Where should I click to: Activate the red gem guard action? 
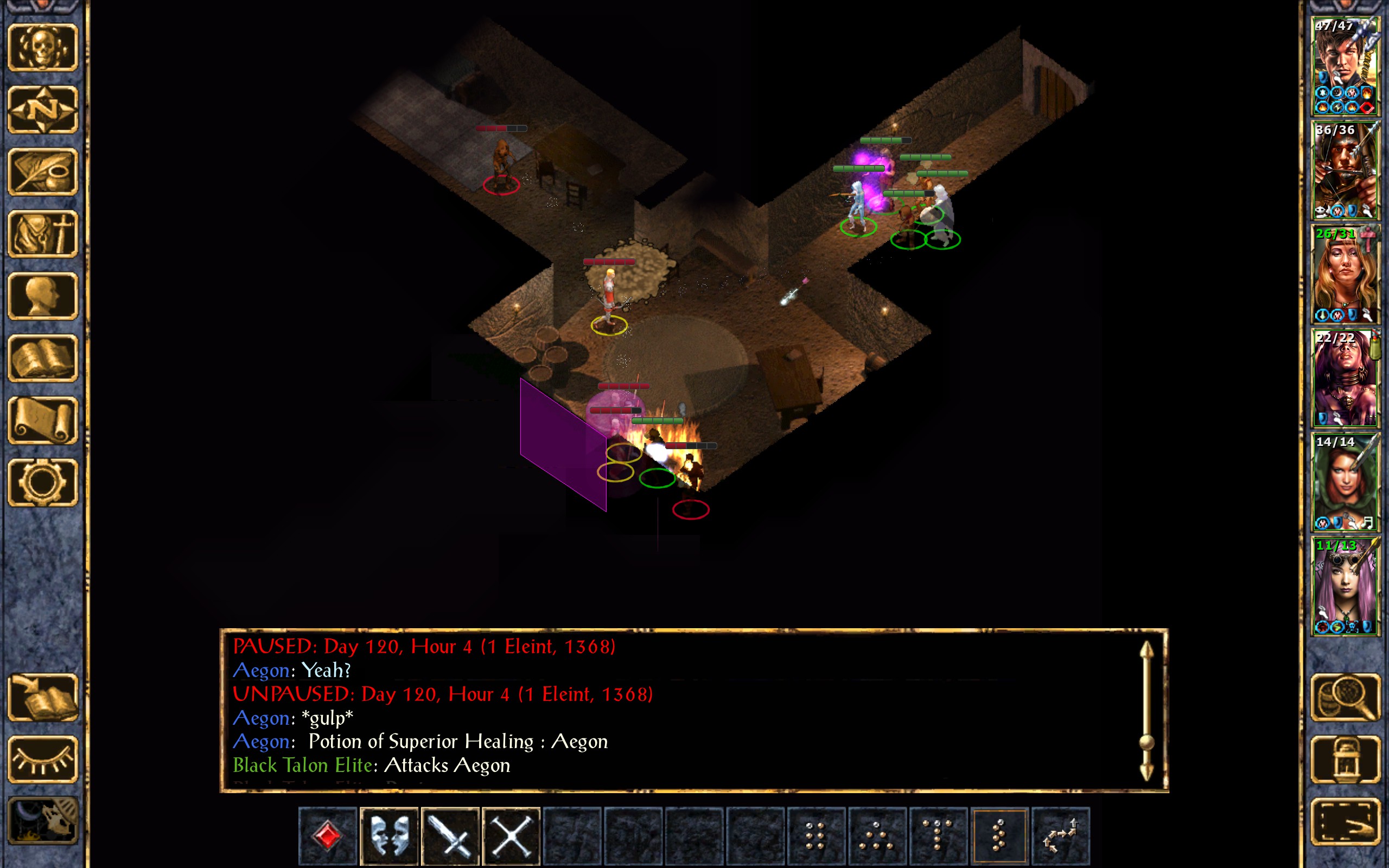click(x=328, y=835)
